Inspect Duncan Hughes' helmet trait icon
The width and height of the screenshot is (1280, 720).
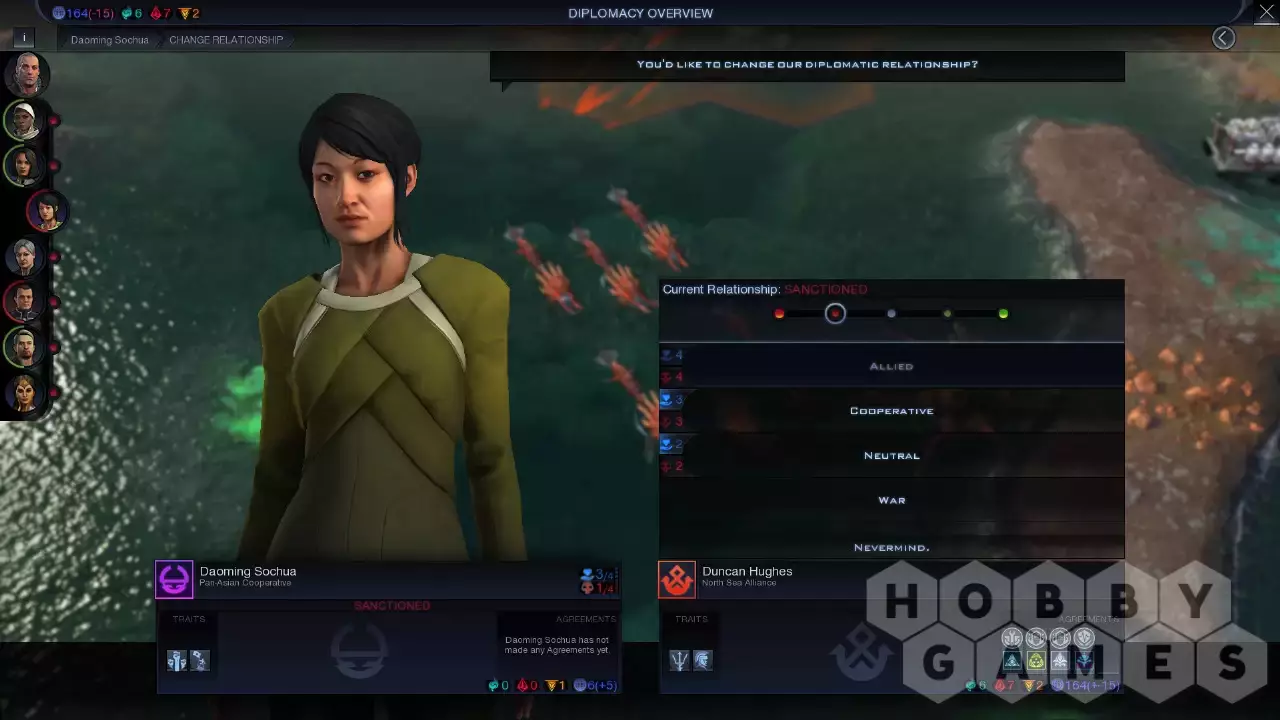pos(702,660)
